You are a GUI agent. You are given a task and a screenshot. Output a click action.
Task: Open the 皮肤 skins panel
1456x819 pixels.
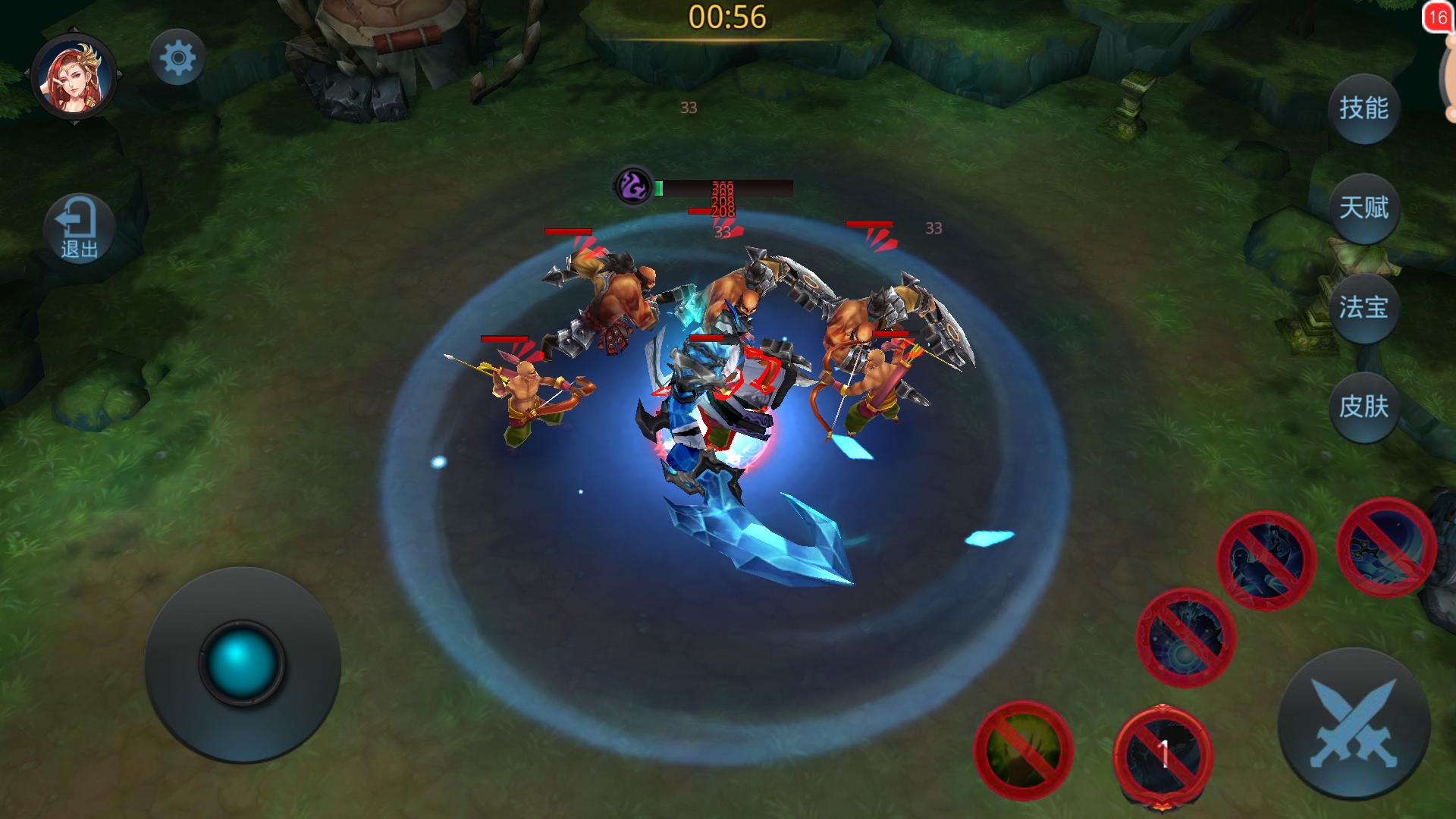(x=1363, y=406)
